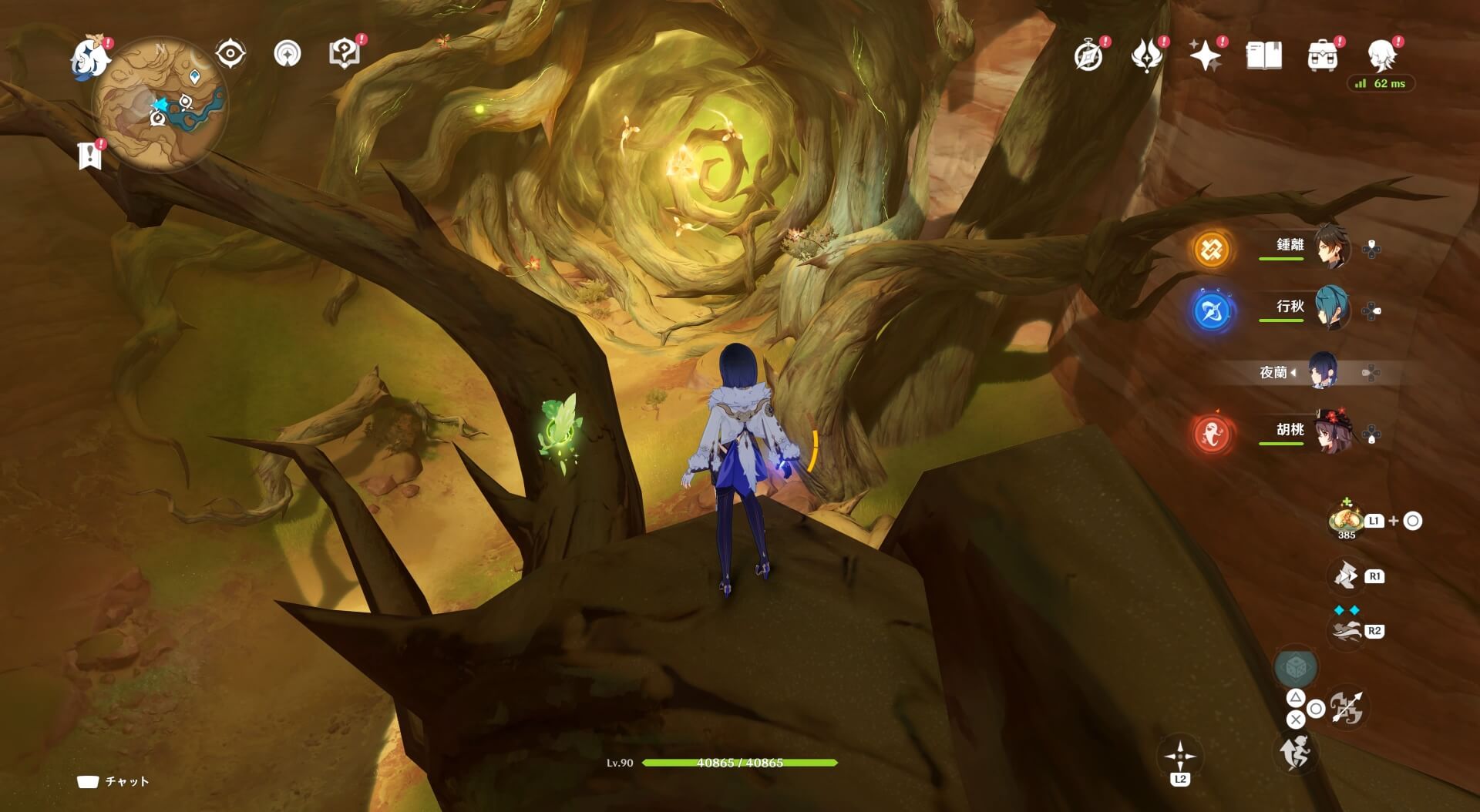Screen dimensions: 1480x812
Task: Use the food item showing 385
Action: pyautogui.click(x=1346, y=518)
